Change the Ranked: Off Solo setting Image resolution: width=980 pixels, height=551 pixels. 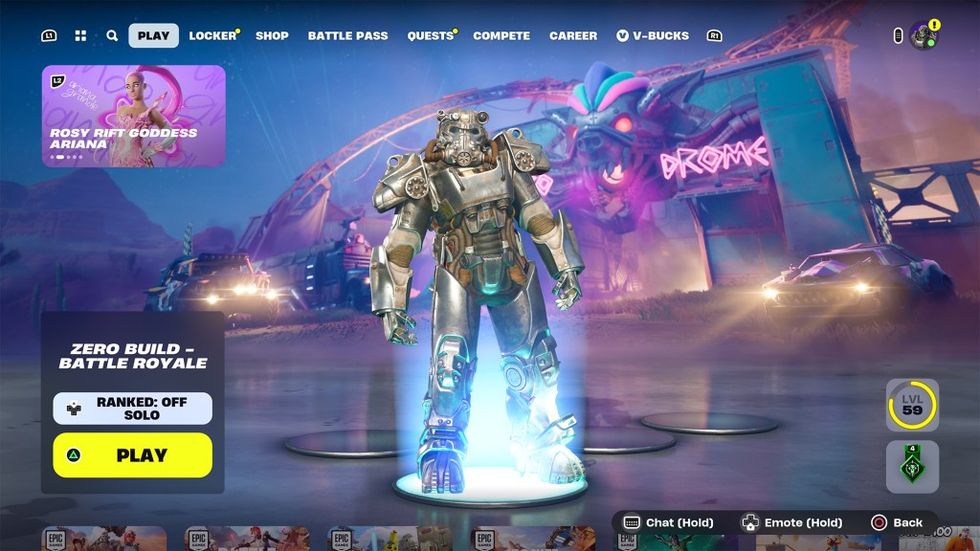pyautogui.click(x=133, y=408)
